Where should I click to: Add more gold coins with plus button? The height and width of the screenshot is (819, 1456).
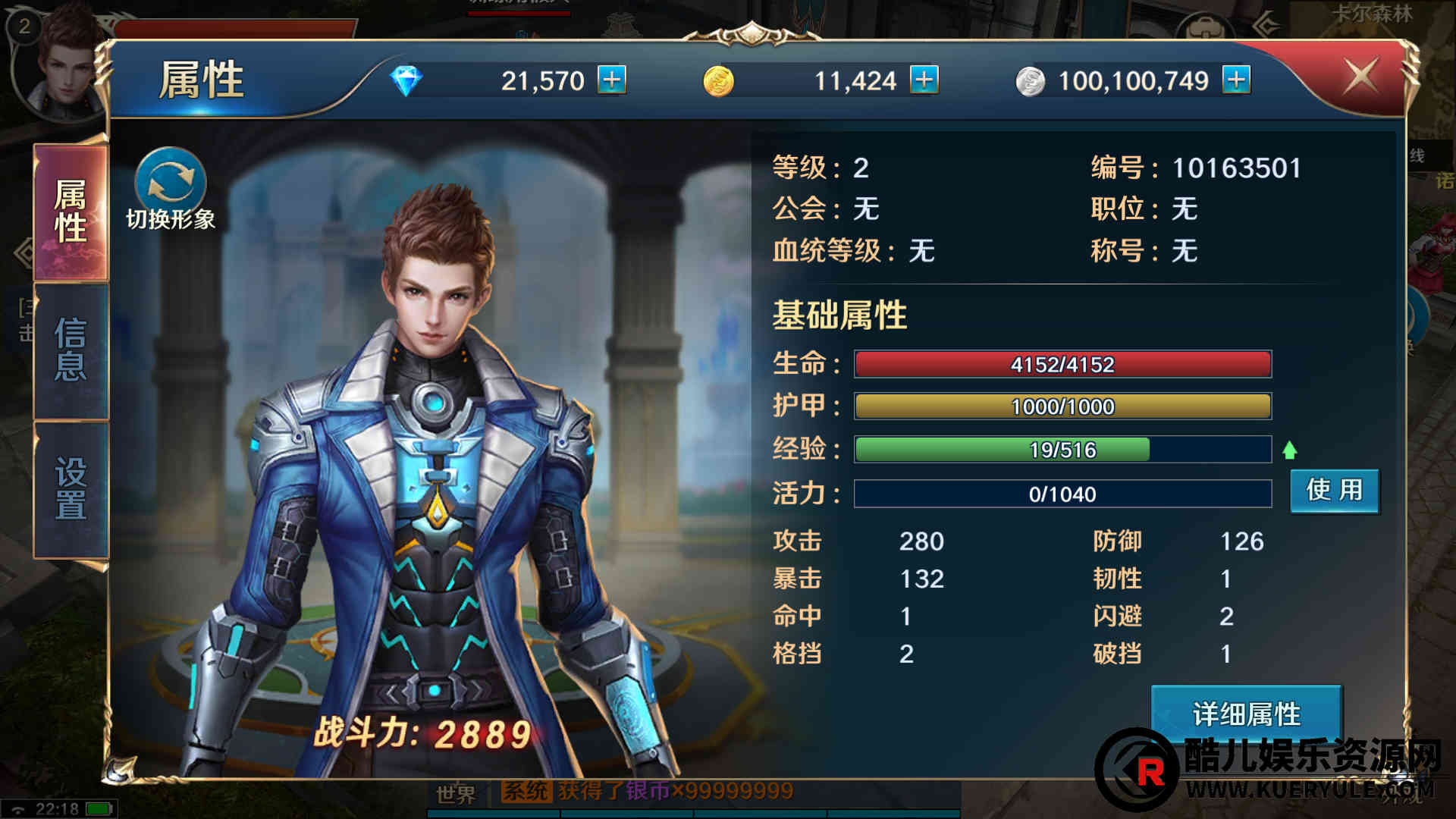pos(924,80)
